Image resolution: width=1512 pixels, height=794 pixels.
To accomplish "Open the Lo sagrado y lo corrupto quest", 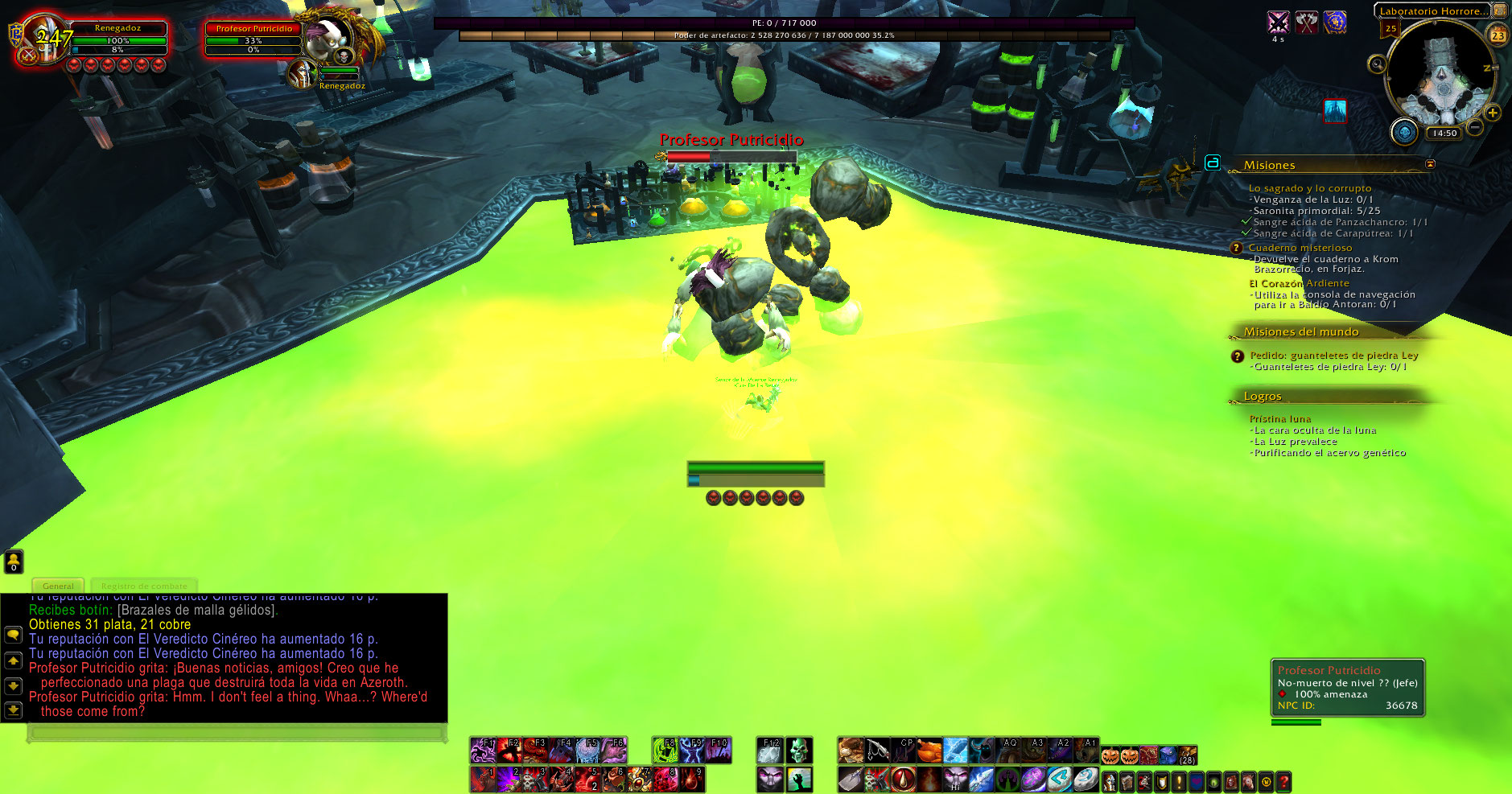I will 1309,188.
